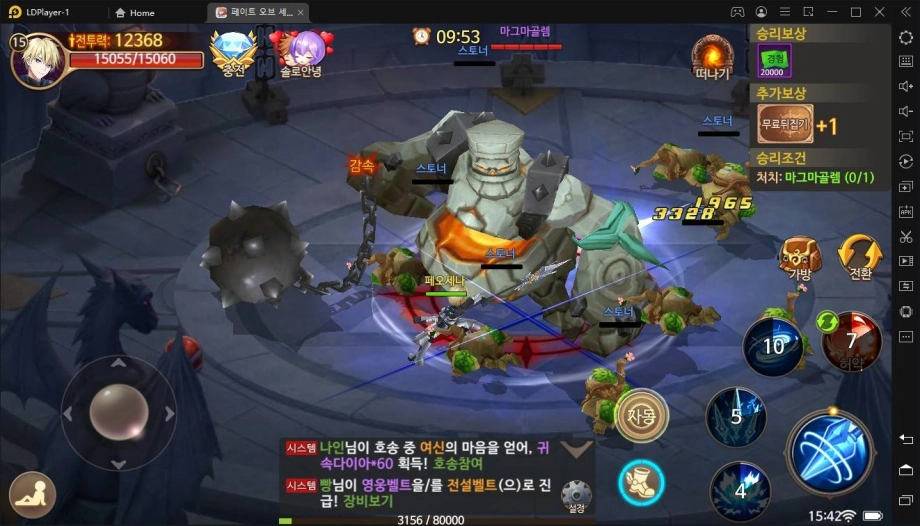Click the 무료뒤집기 bonus reward icon
Image resolution: width=920 pixels, height=526 pixels.
[x=784, y=125]
